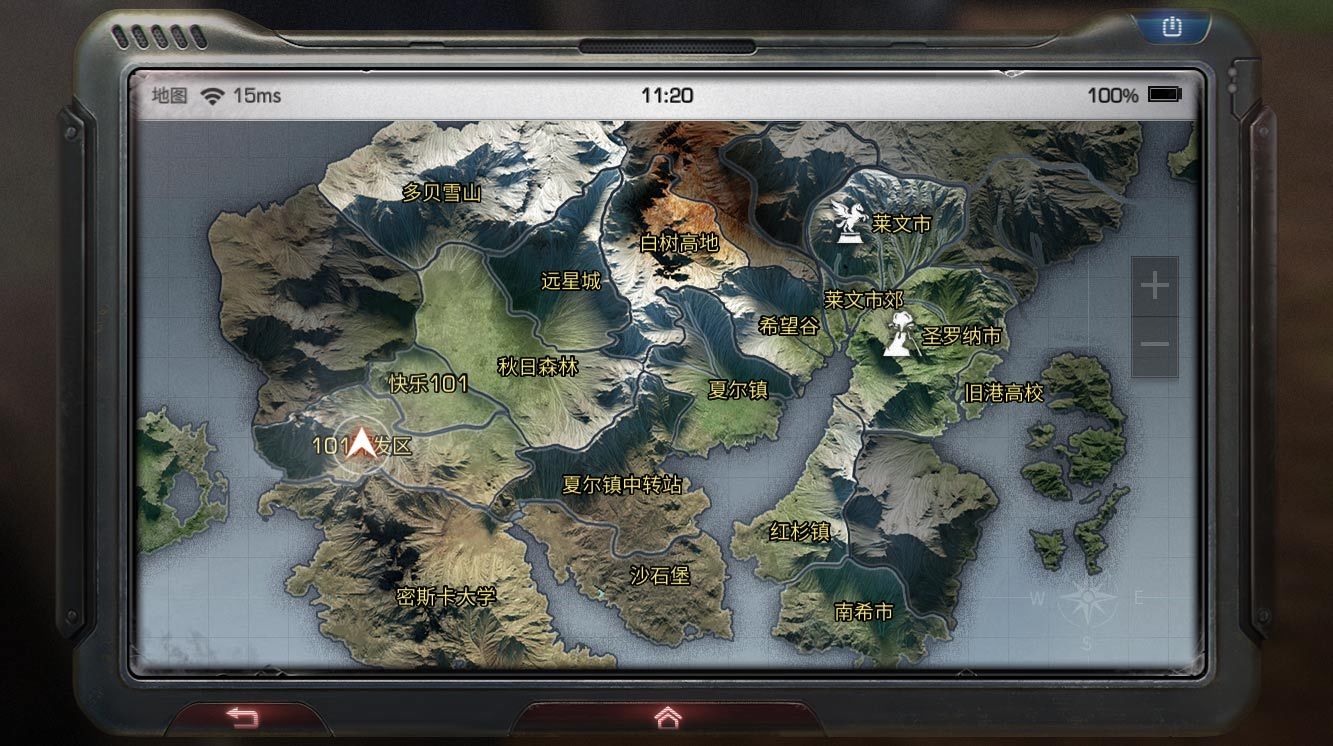The height and width of the screenshot is (746, 1333).
Task: Open the 希望谷 region label
Action: pyautogui.click(x=789, y=326)
